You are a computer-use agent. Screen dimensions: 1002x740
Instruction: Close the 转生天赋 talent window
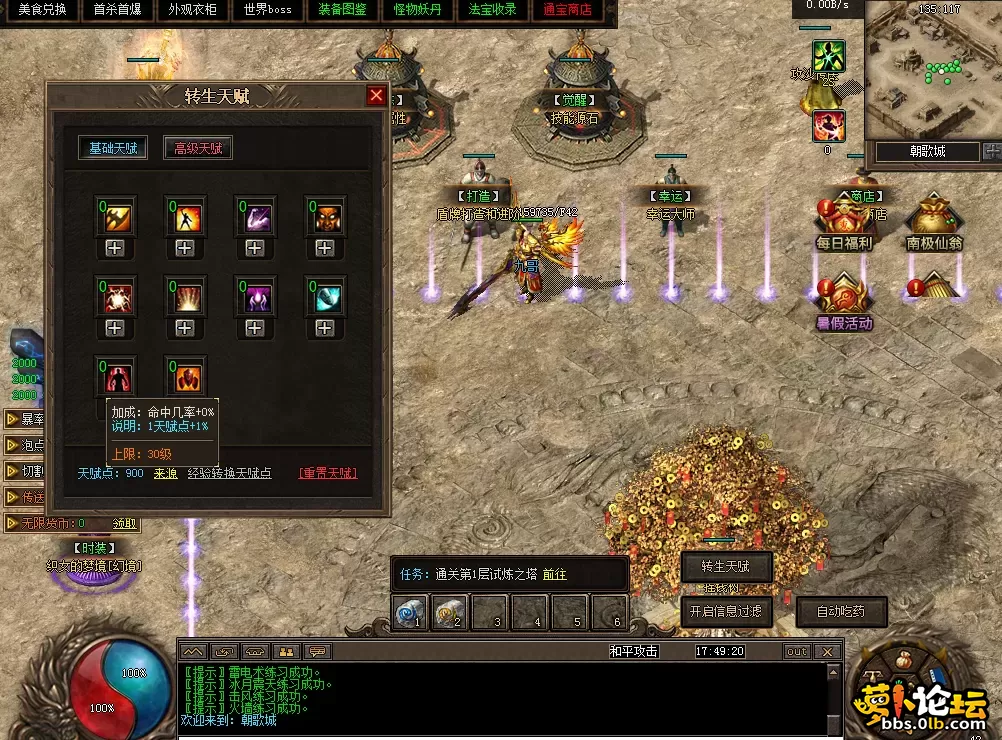point(376,96)
